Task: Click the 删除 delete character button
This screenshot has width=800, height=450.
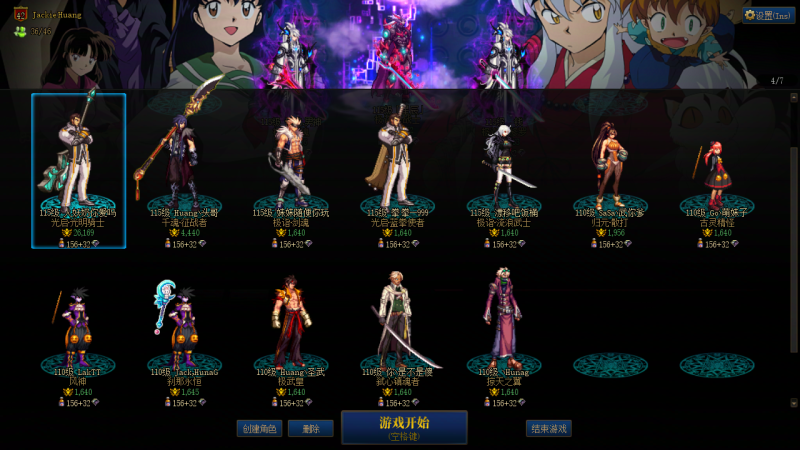Action: [x=311, y=428]
